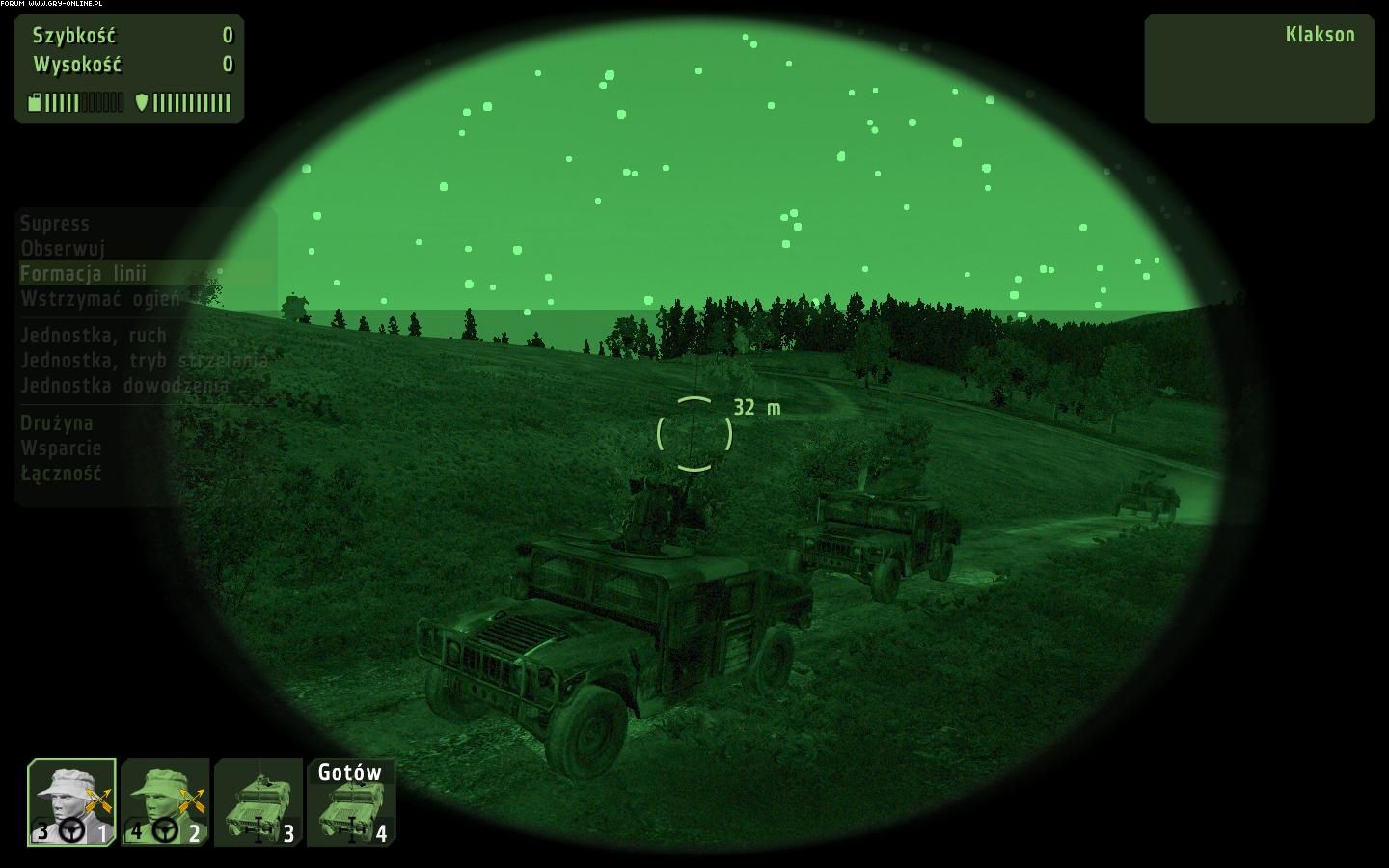The width and height of the screenshot is (1389, 868).
Task: Open Jednostka, ruch submenu
Action: point(94,336)
